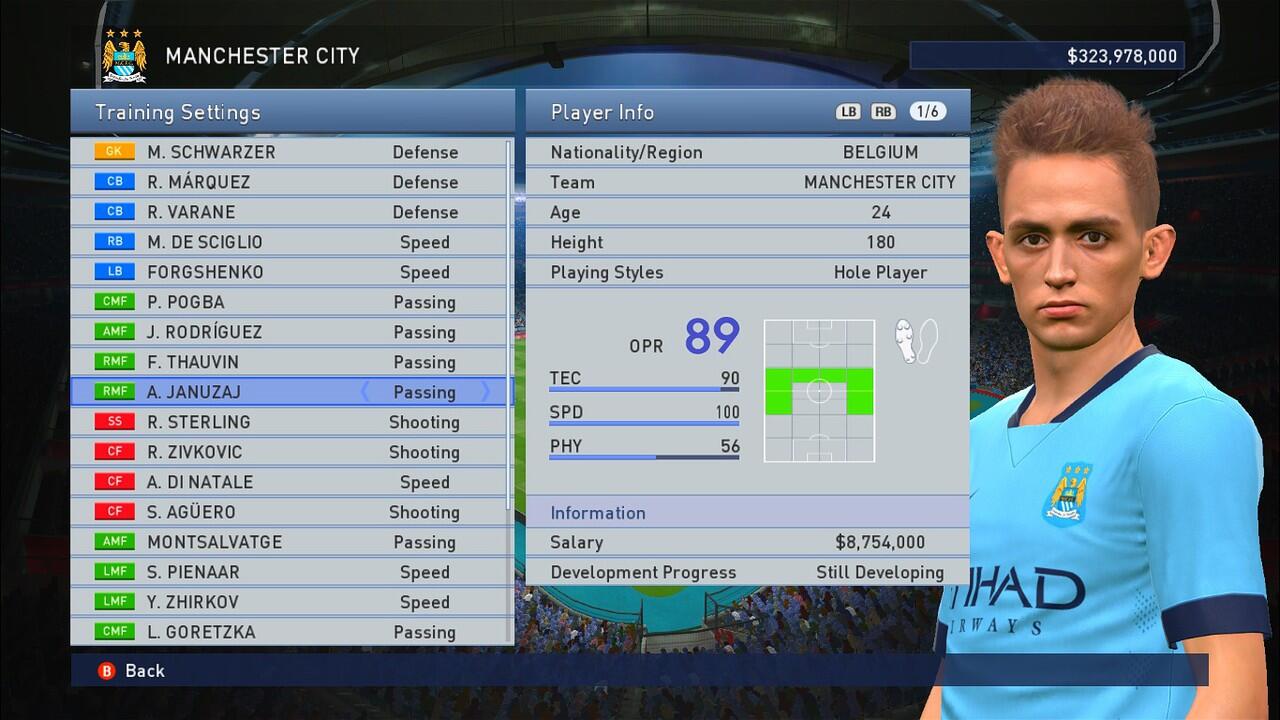Go Back from Training Settings
1280x720 pixels.
click(x=132, y=671)
